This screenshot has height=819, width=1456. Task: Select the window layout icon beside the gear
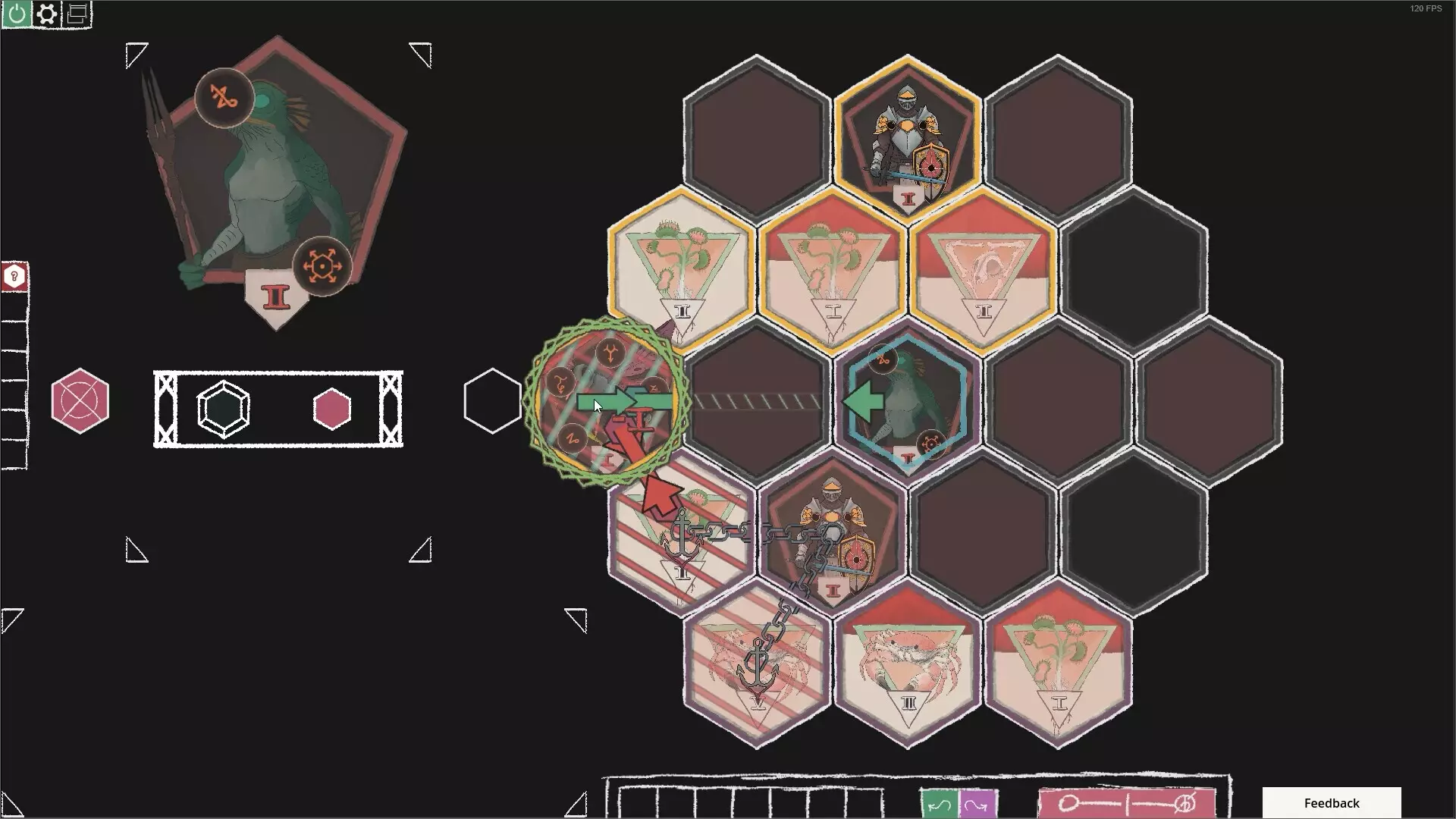tap(75, 14)
